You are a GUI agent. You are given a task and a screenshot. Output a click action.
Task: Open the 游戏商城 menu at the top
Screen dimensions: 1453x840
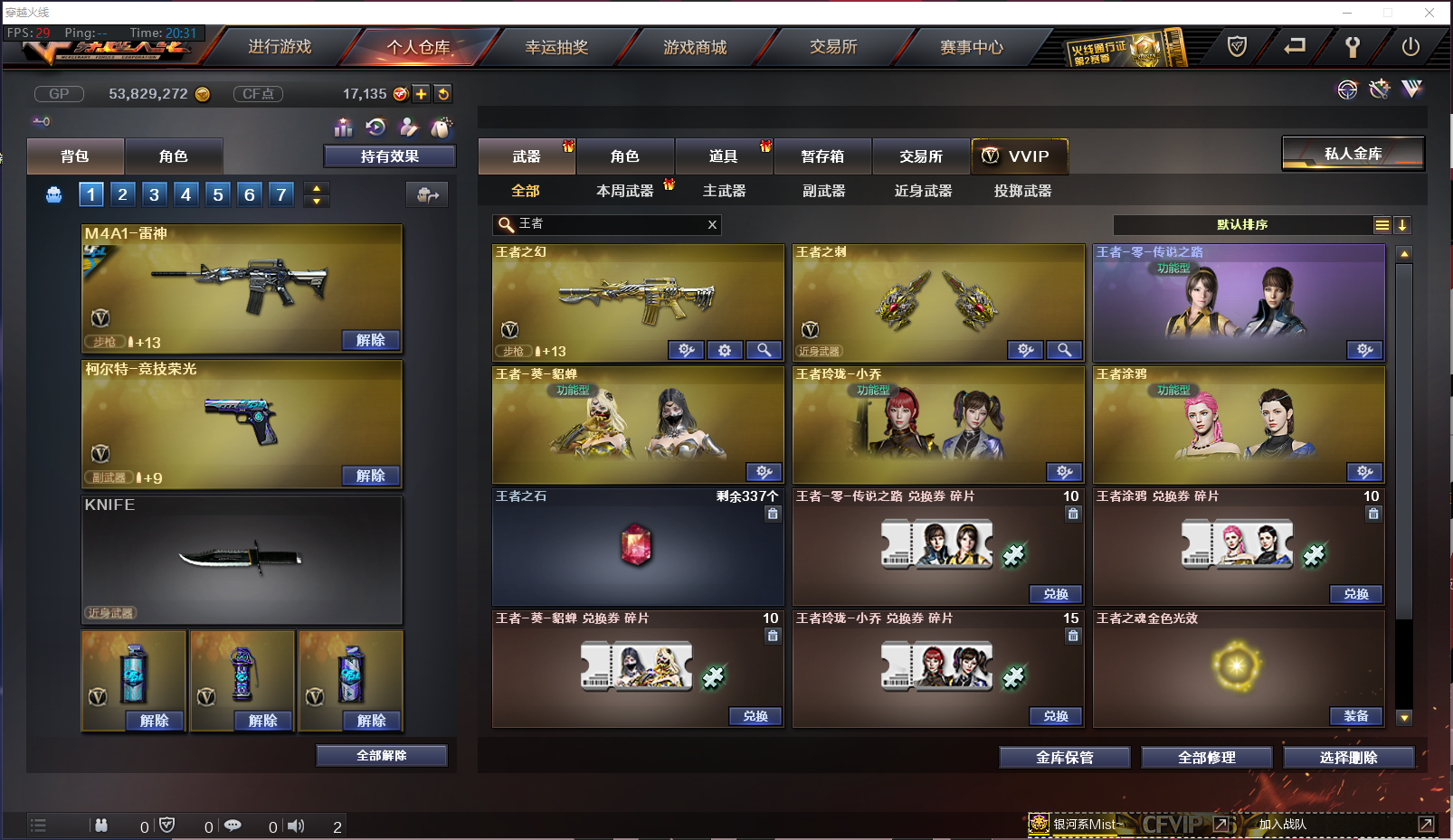[x=694, y=47]
